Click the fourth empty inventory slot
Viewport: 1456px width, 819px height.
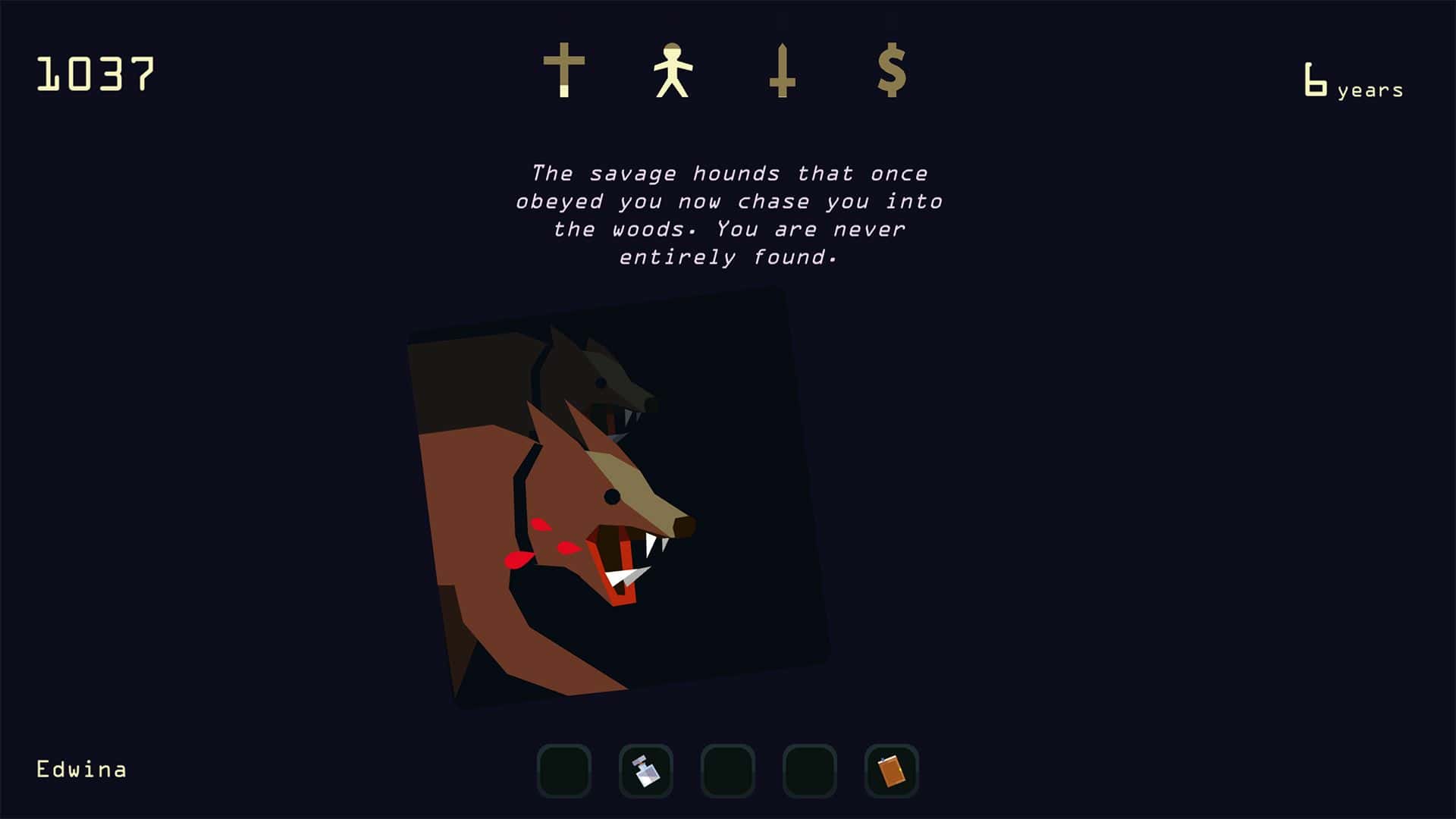pyautogui.click(x=808, y=770)
